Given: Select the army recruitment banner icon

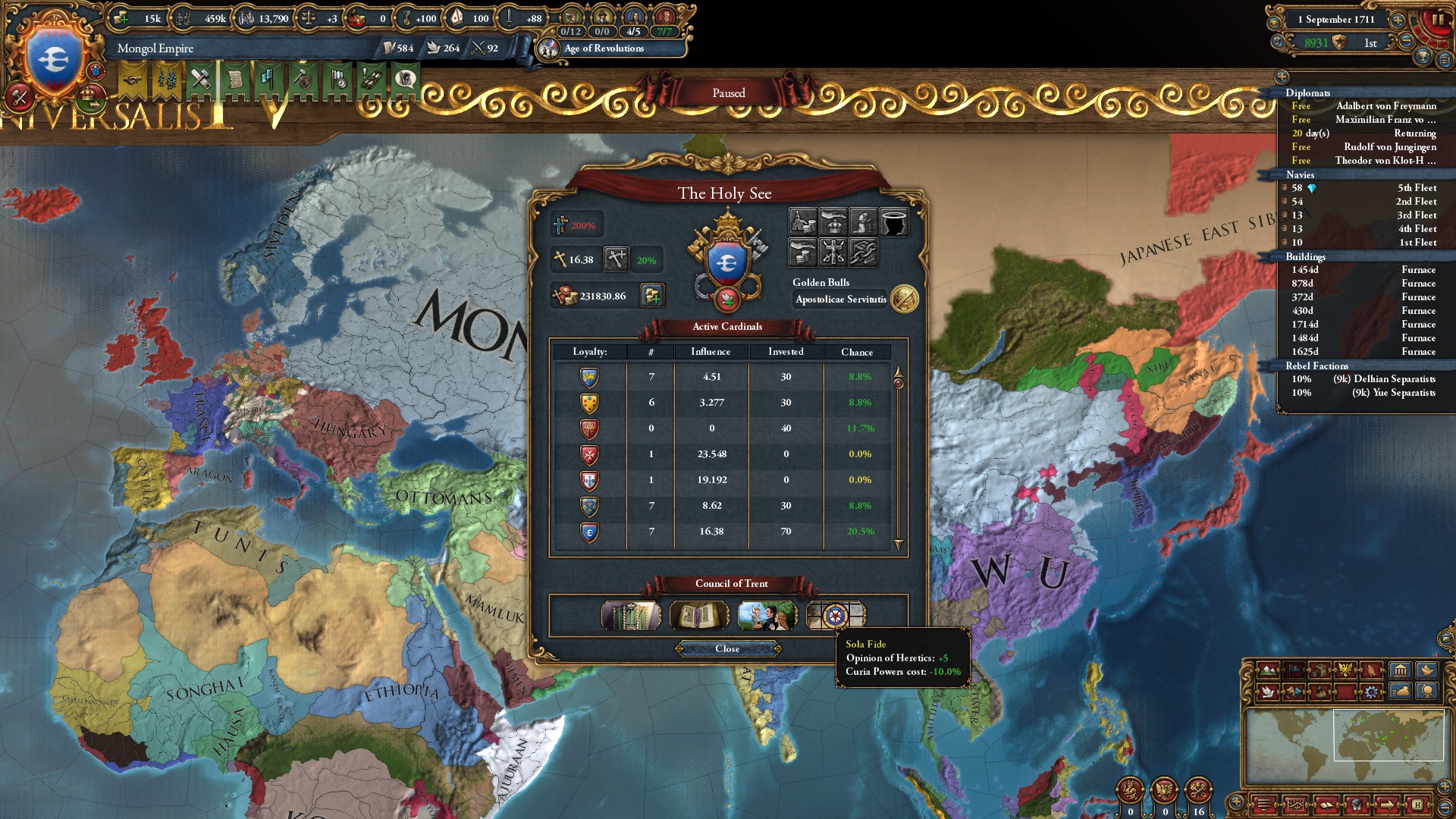Looking at the screenshot, I should tap(165, 78).
